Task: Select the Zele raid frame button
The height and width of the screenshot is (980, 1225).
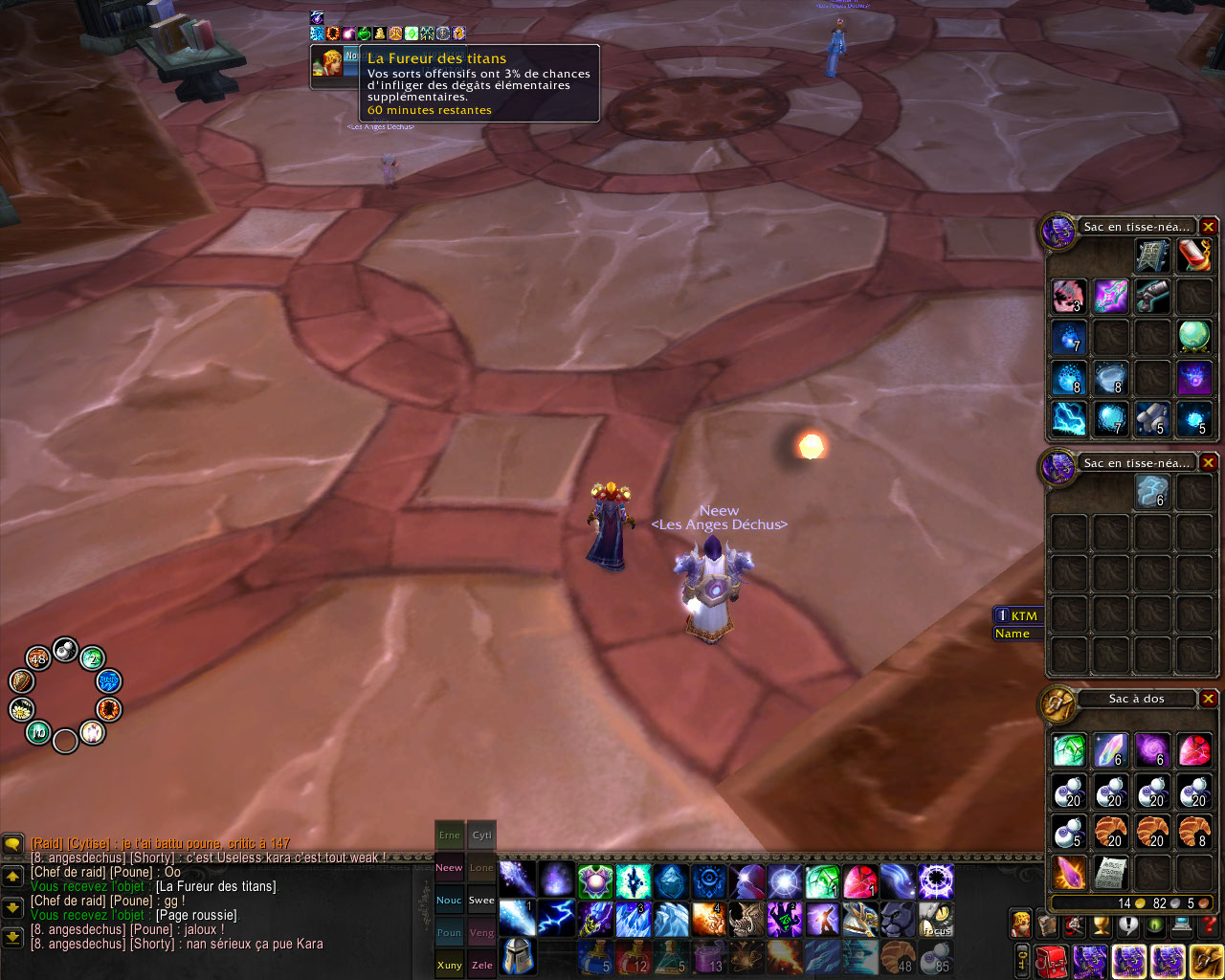Action: [x=481, y=965]
